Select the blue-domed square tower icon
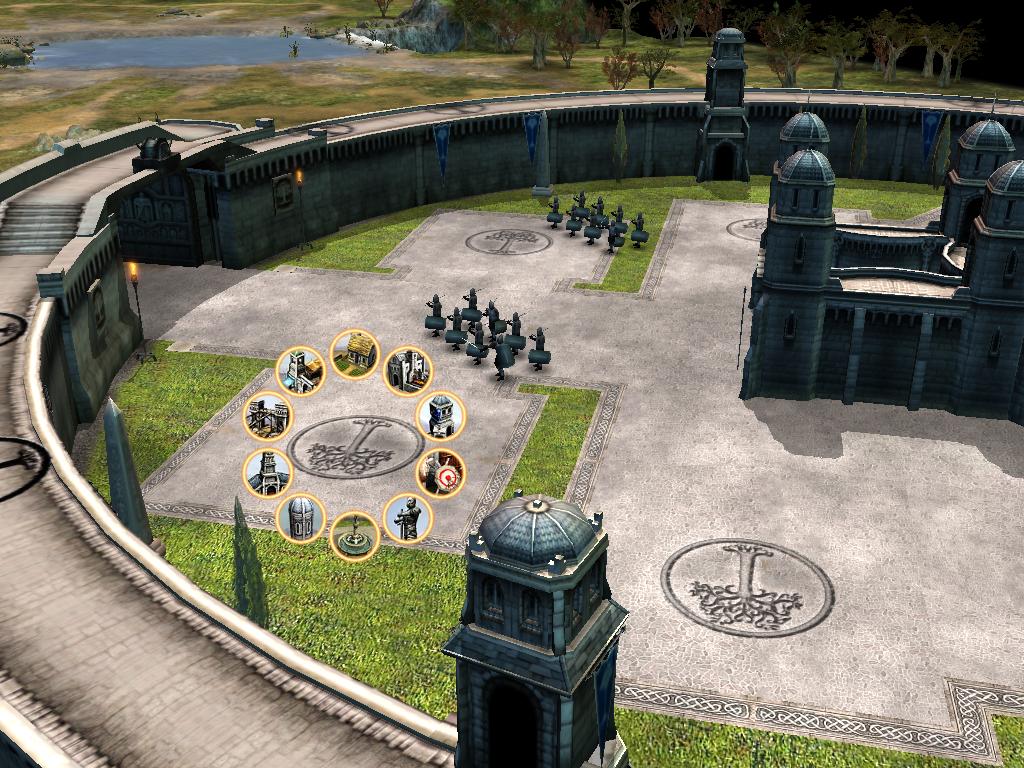This screenshot has height=768, width=1024. [x=440, y=416]
